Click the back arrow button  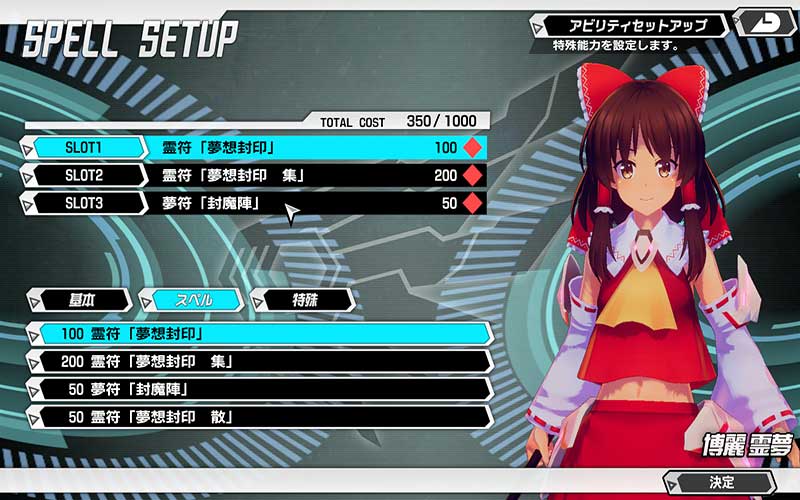[x=764, y=21]
